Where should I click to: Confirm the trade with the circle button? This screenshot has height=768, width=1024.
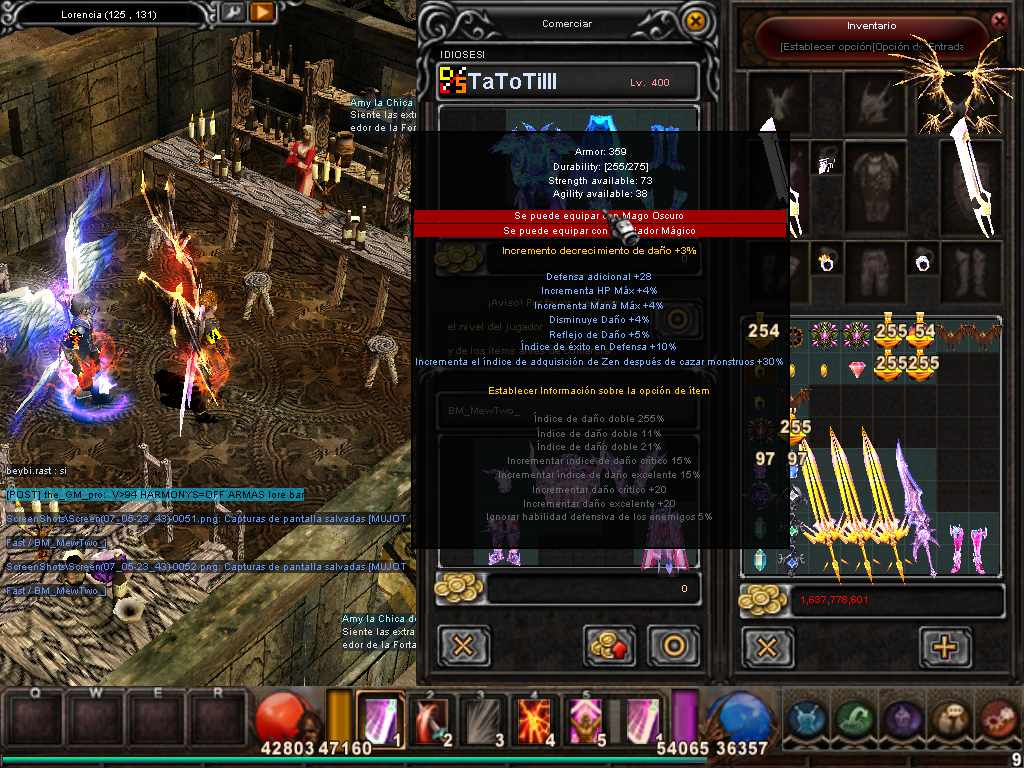673,645
